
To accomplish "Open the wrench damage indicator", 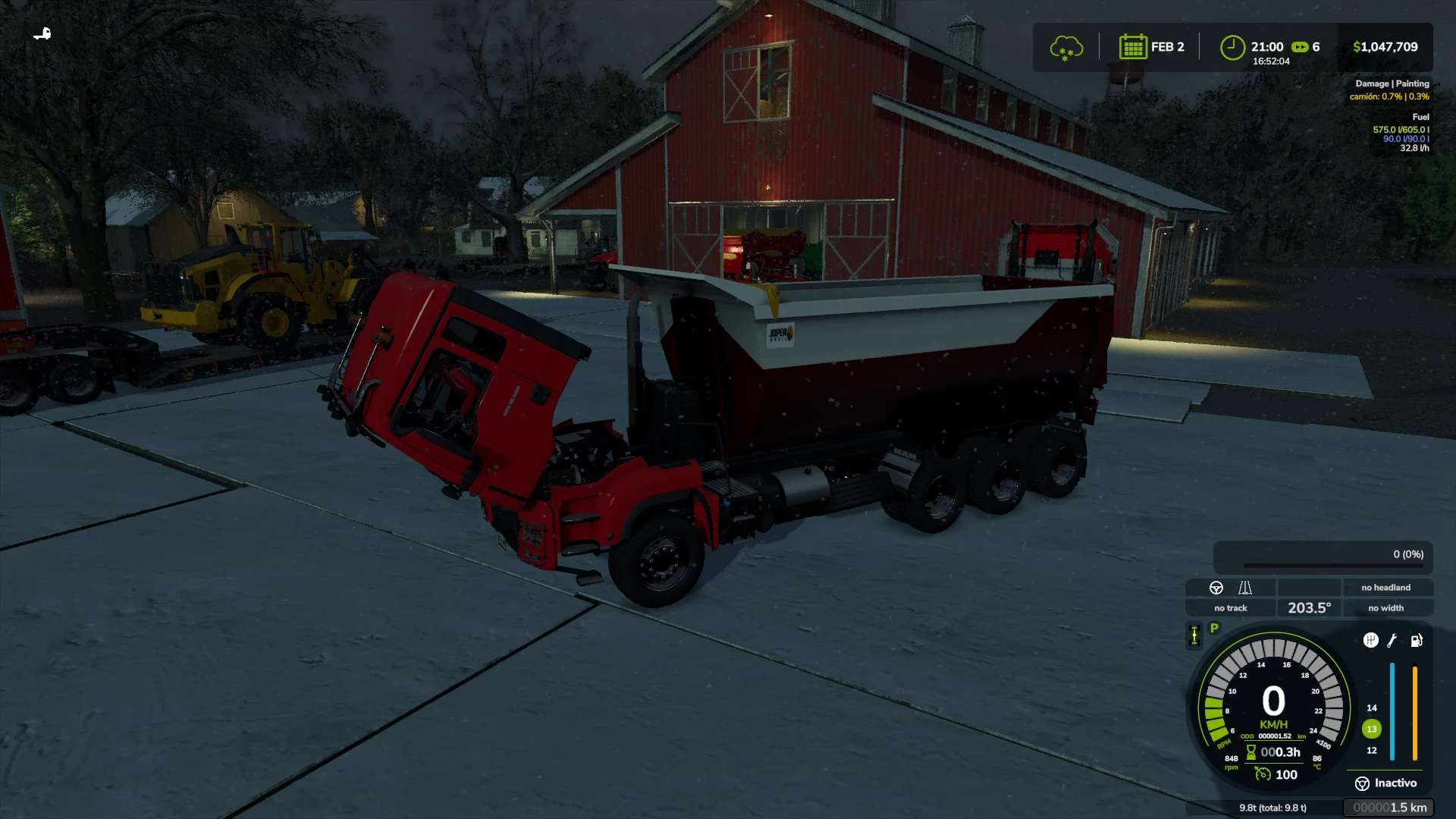I will tap(1392, 641).
